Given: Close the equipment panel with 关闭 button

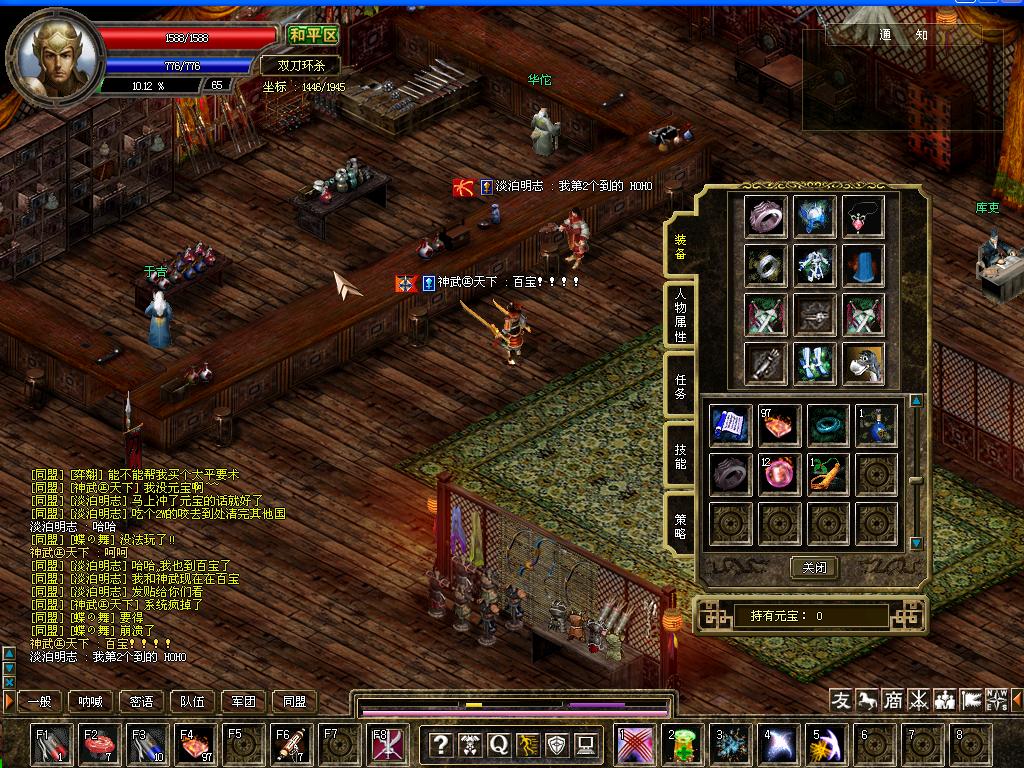Looking at the screenshot, I should click(814, 567).
